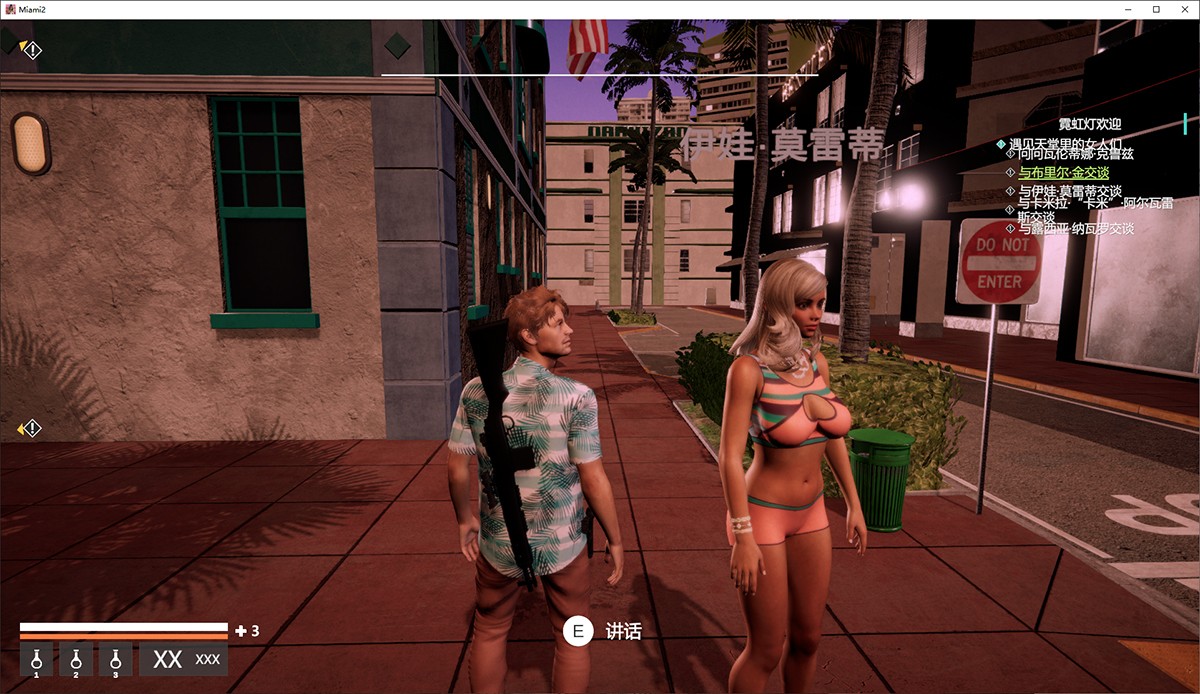This screenshot has height=694, width=1200.
Task: Select the potion flask slot numbered 1
Action: [x=36, y=660]
